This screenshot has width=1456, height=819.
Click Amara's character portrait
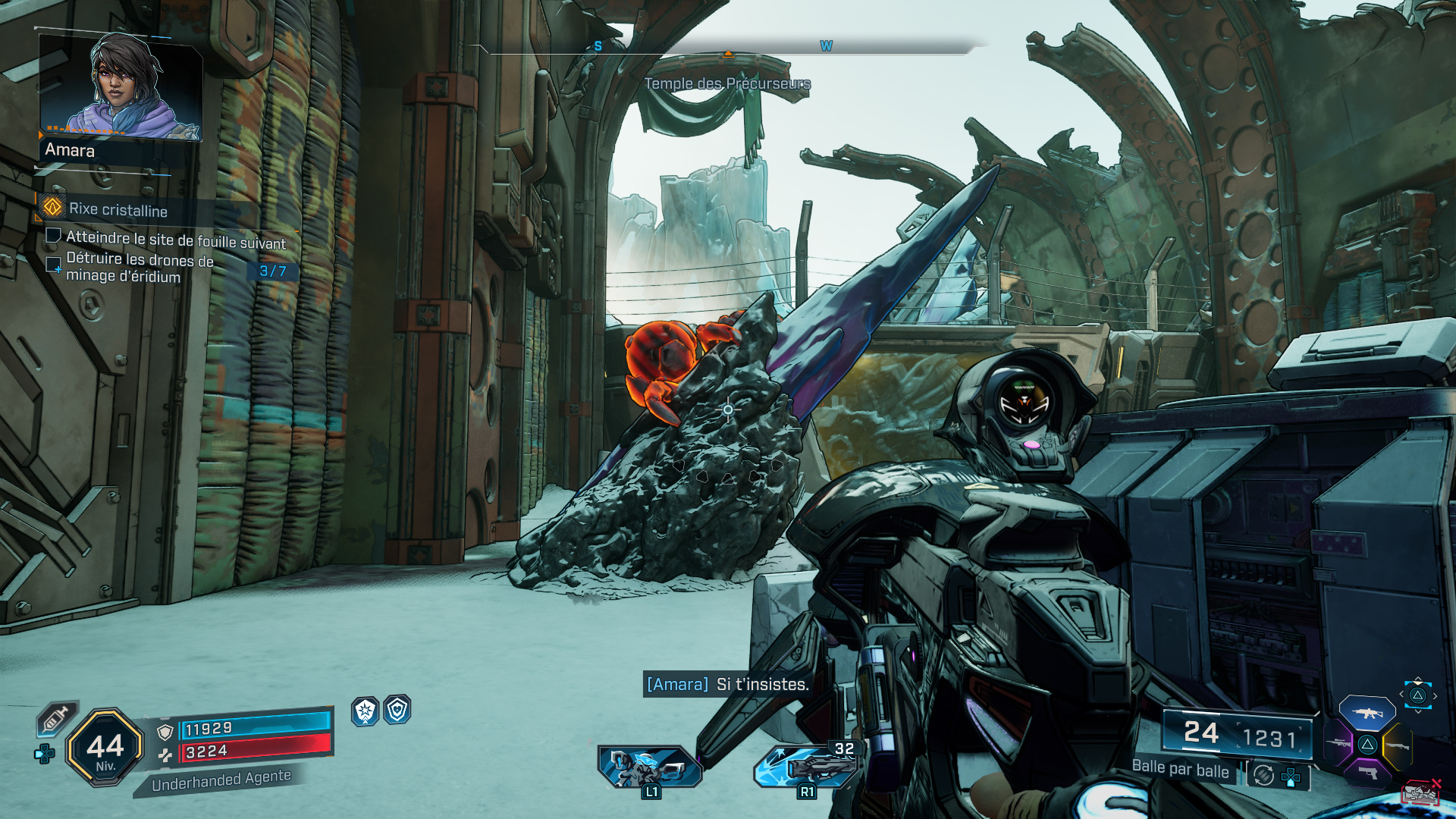click(121, 86)
